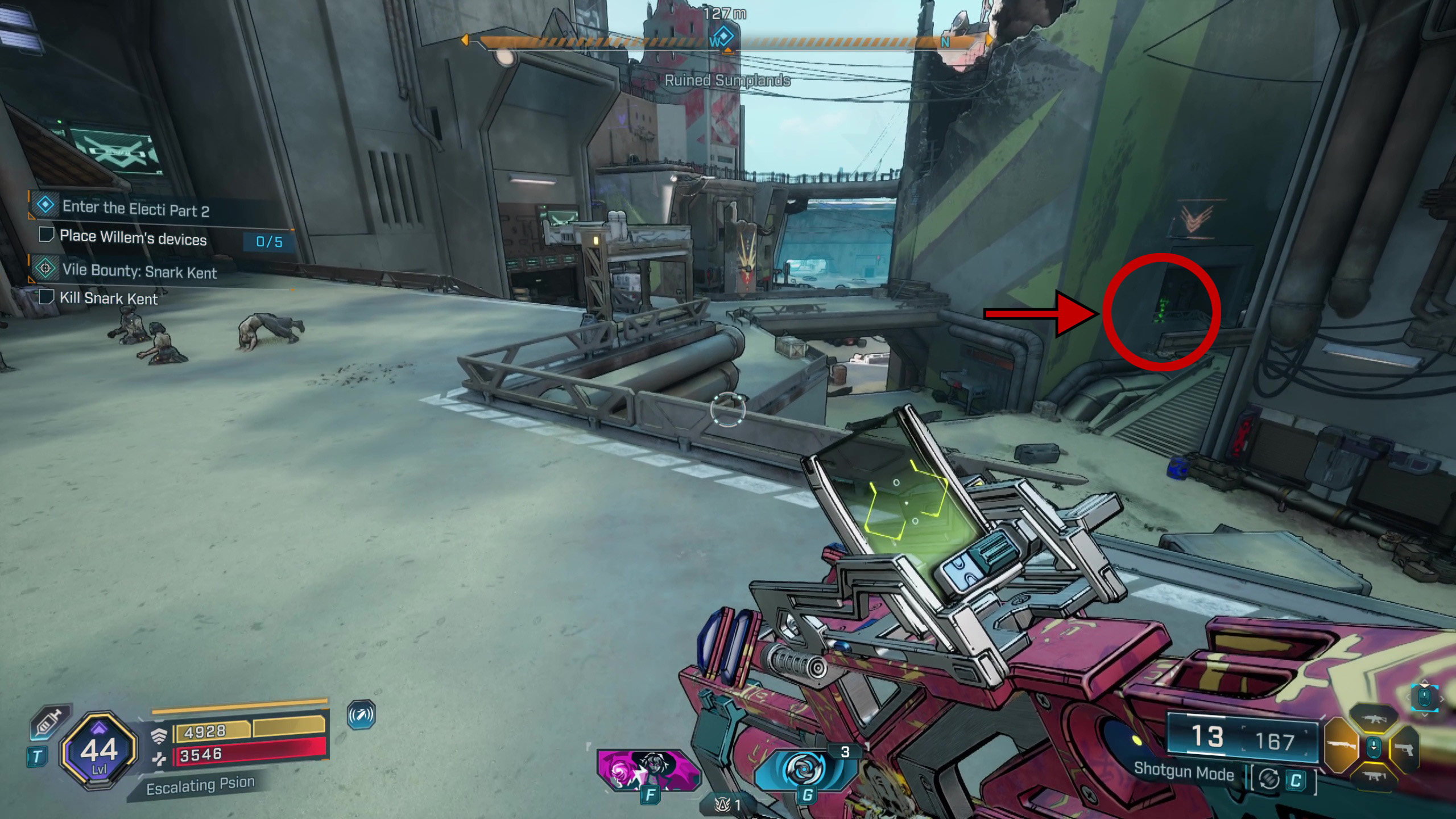This screenshot has width=1456, height=819.
Task: Open the level 44 character badge
Action: pyautogui.click(x=99, y=751)
